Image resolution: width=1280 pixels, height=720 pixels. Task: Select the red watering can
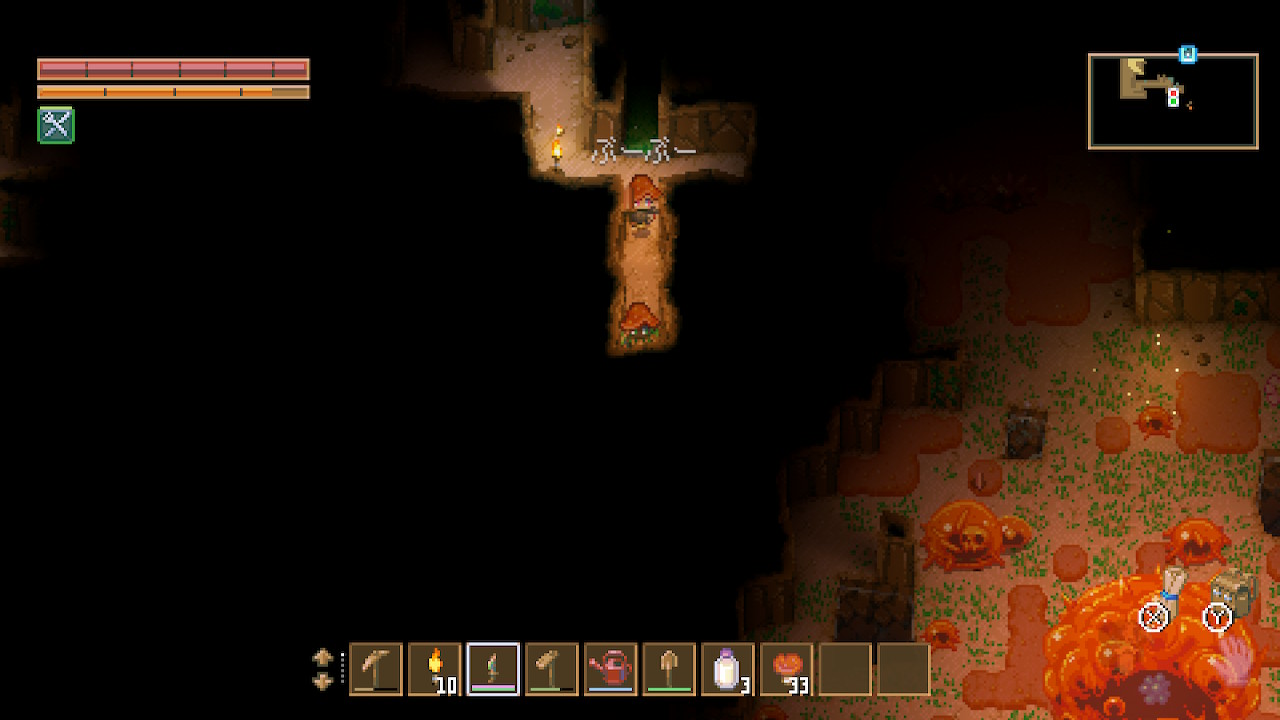(610, 669)
